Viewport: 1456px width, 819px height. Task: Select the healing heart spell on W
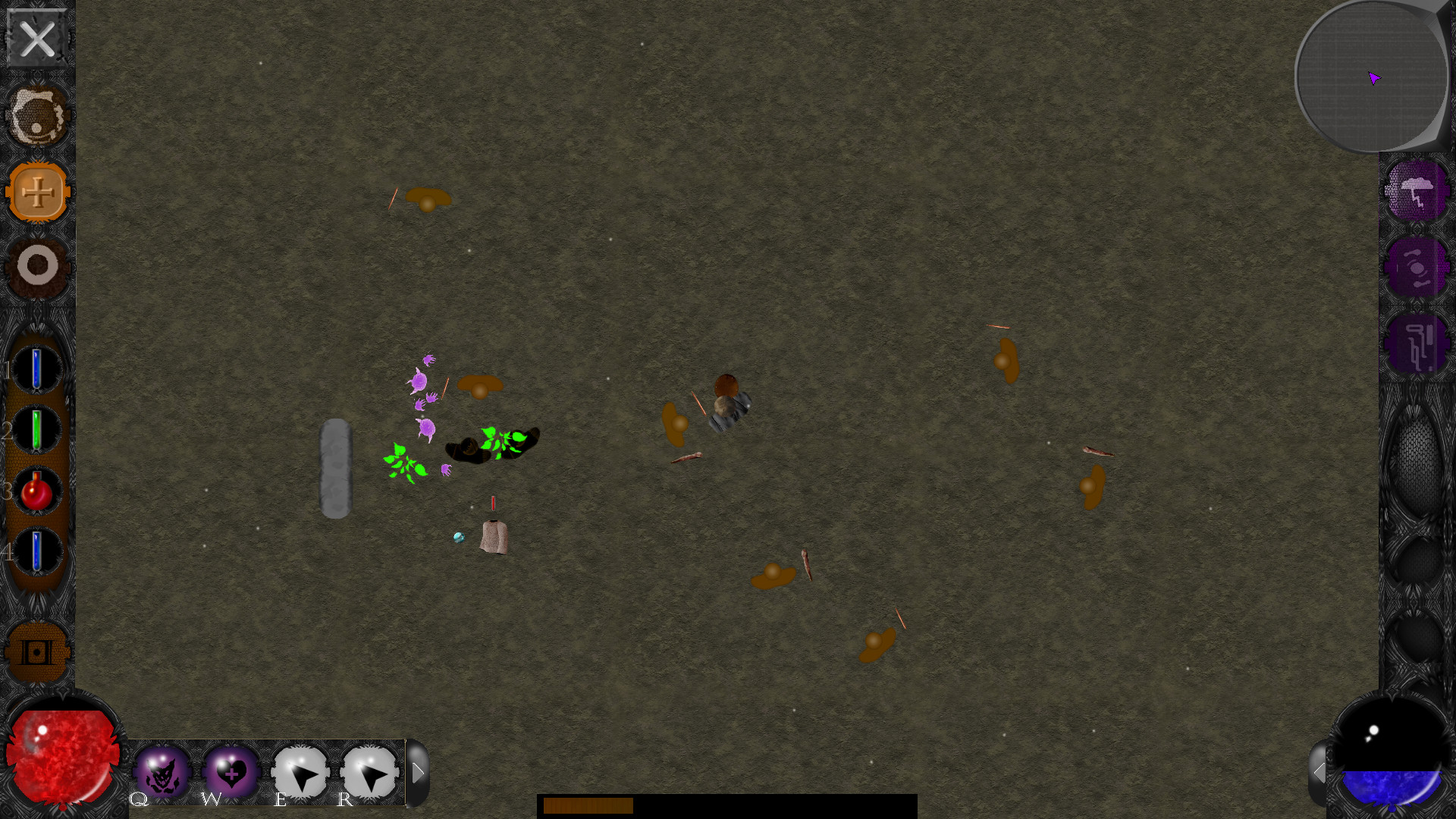pos(231,772)
